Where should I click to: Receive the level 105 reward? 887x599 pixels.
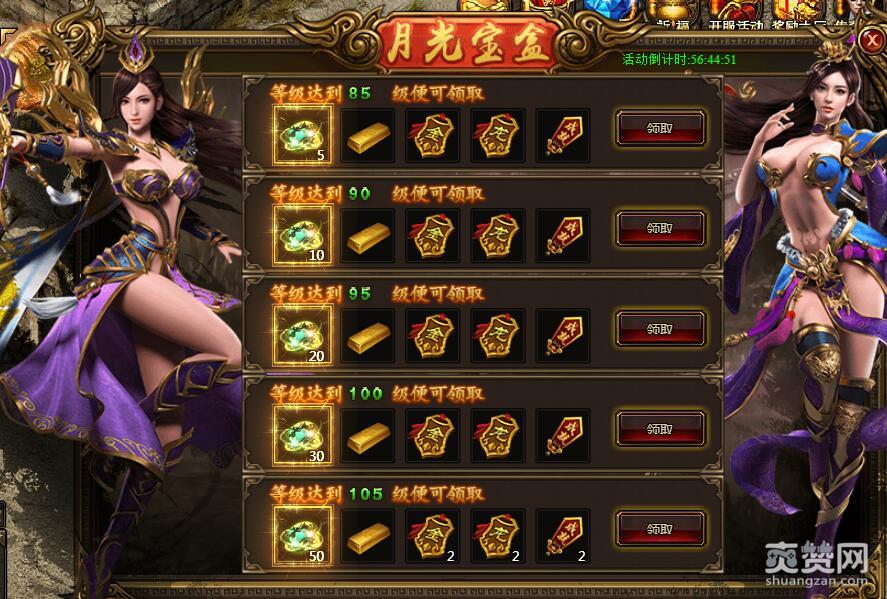point(660,528)
